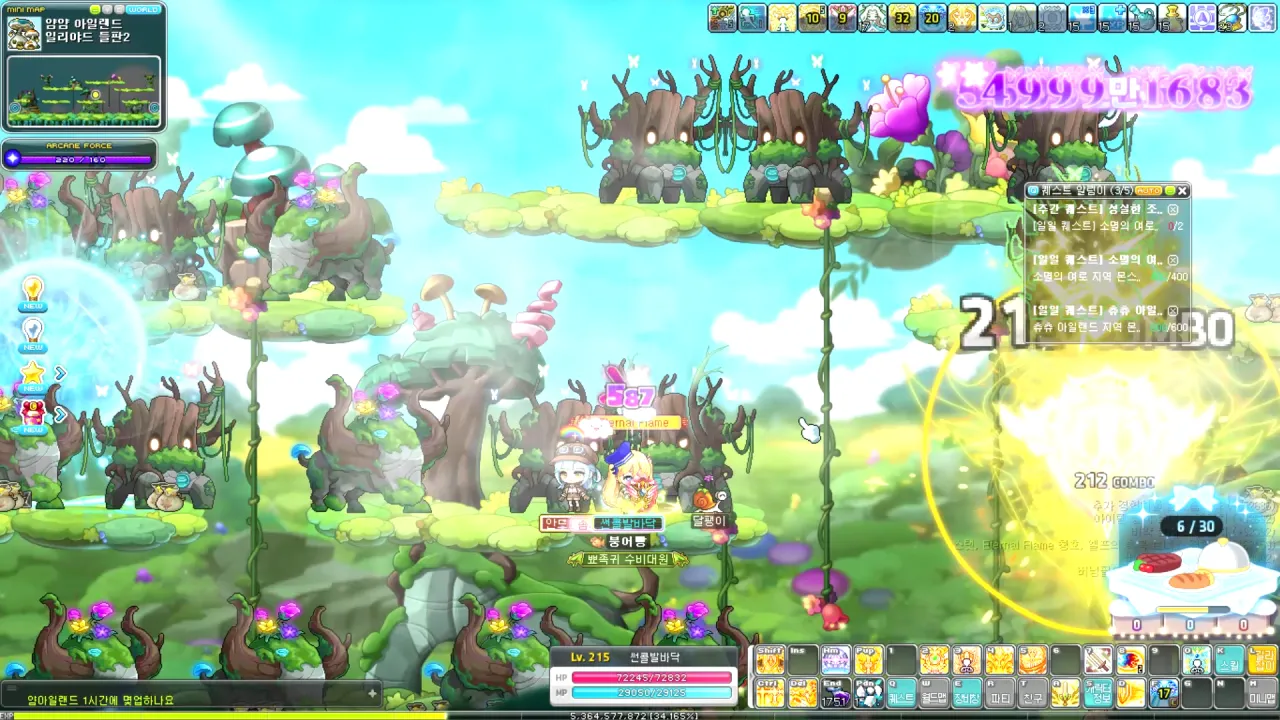
Task: Select the weekly quest entry in notifier
Action: click(x=1098, y=210)
